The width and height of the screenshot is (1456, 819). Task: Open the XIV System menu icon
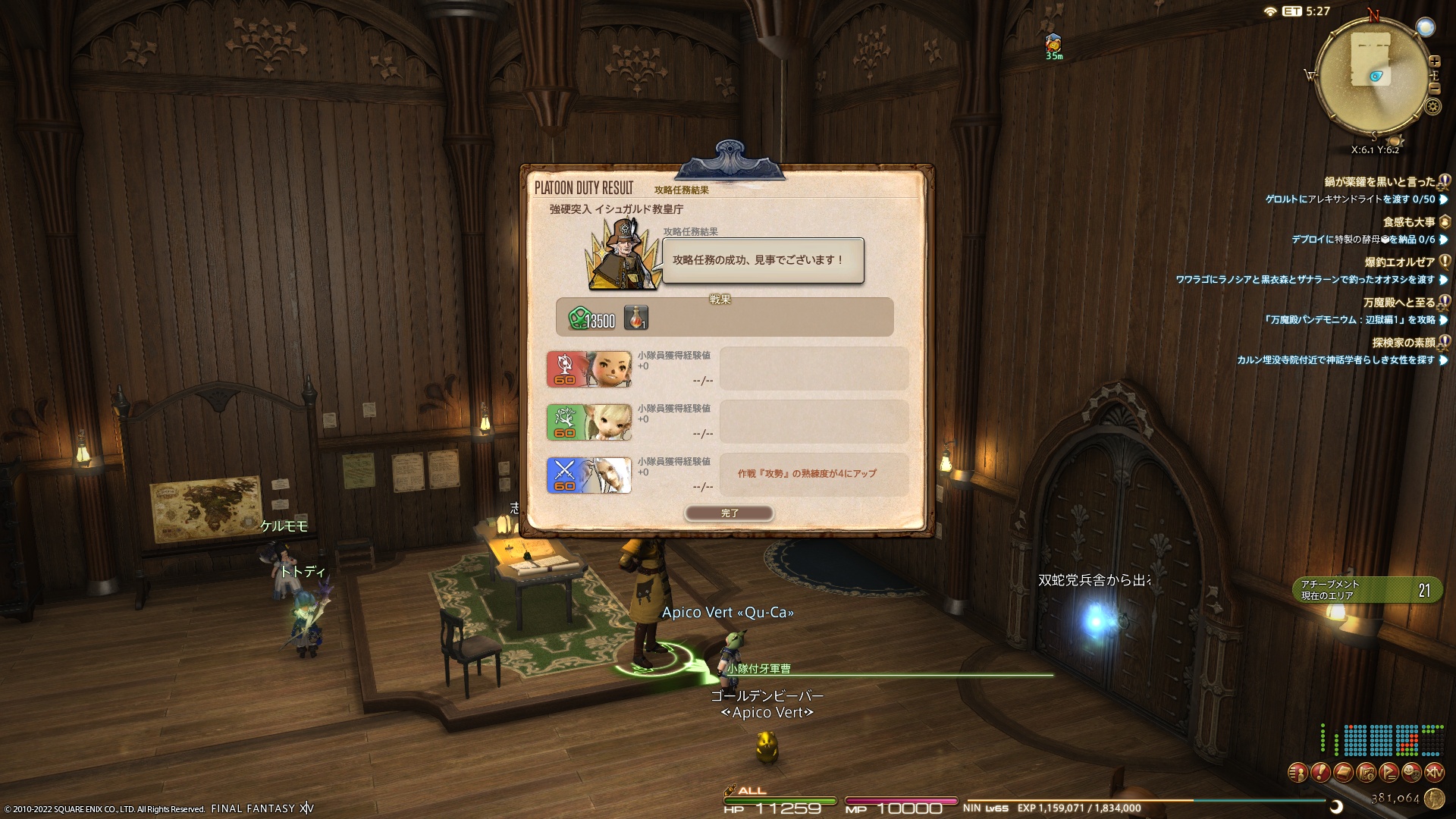(1434, 773)
